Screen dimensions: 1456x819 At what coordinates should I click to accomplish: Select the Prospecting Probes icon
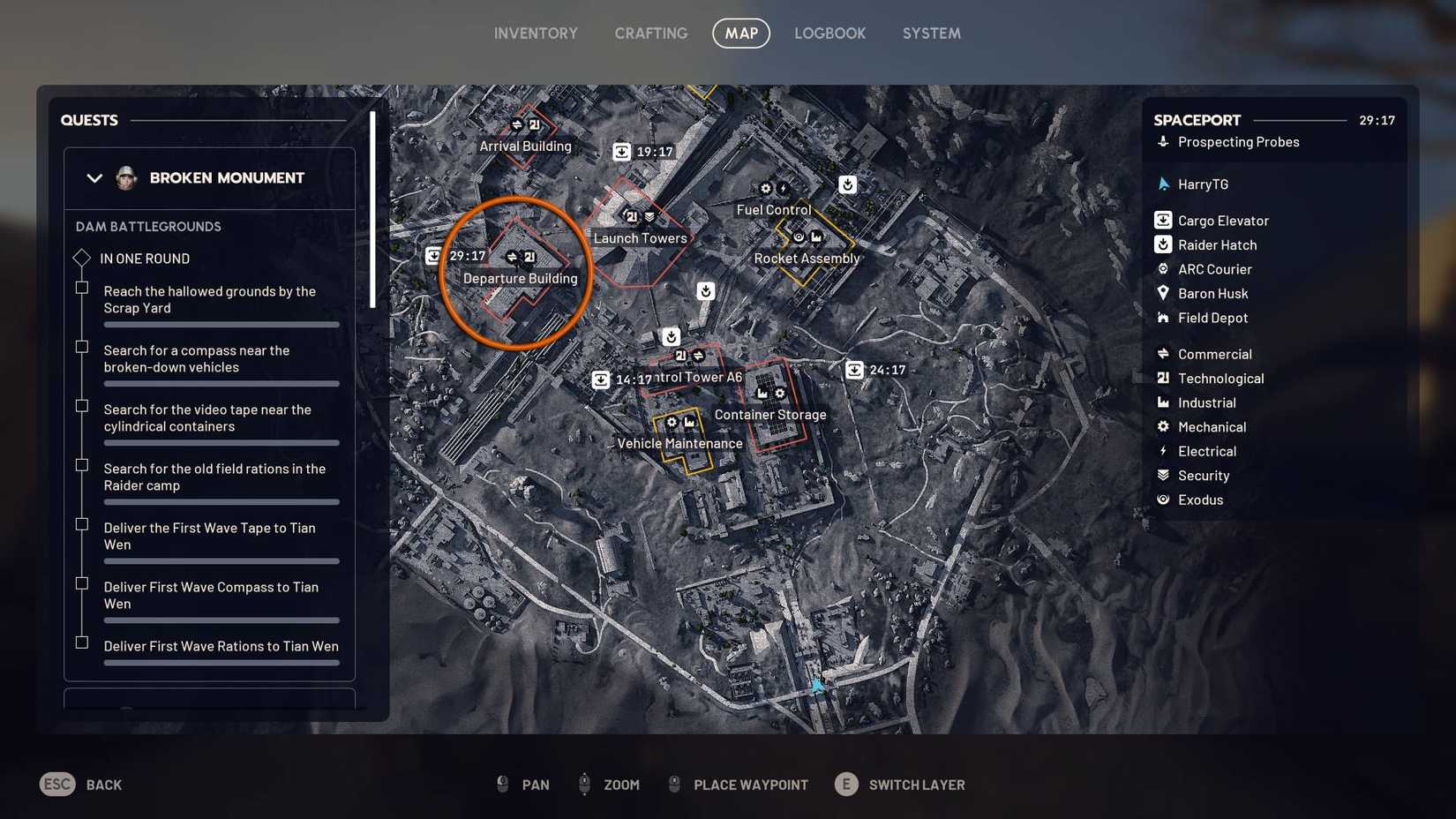coord(1163,141)
